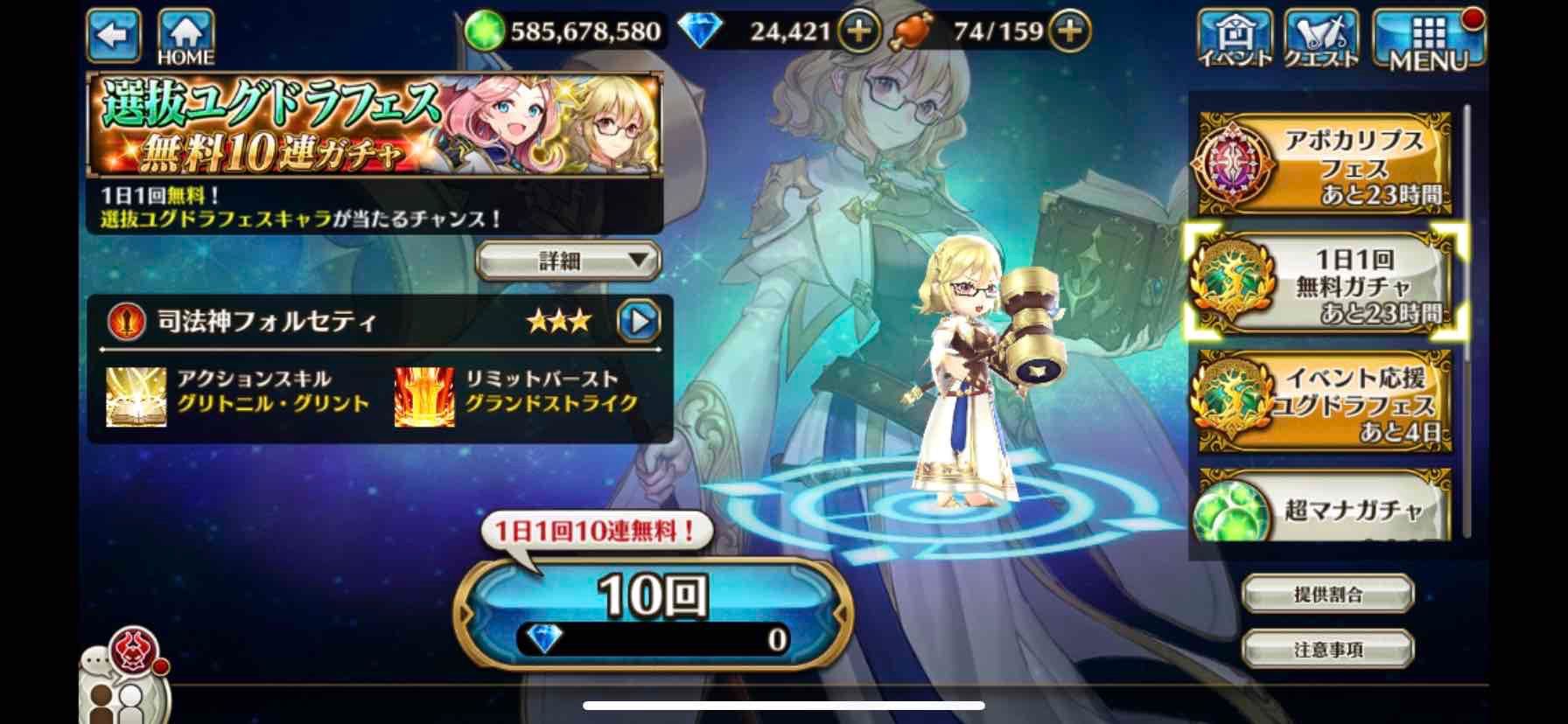Open the 注意事項 notes page
This screenshot has width=1568, height=724.
(1326, 649)
